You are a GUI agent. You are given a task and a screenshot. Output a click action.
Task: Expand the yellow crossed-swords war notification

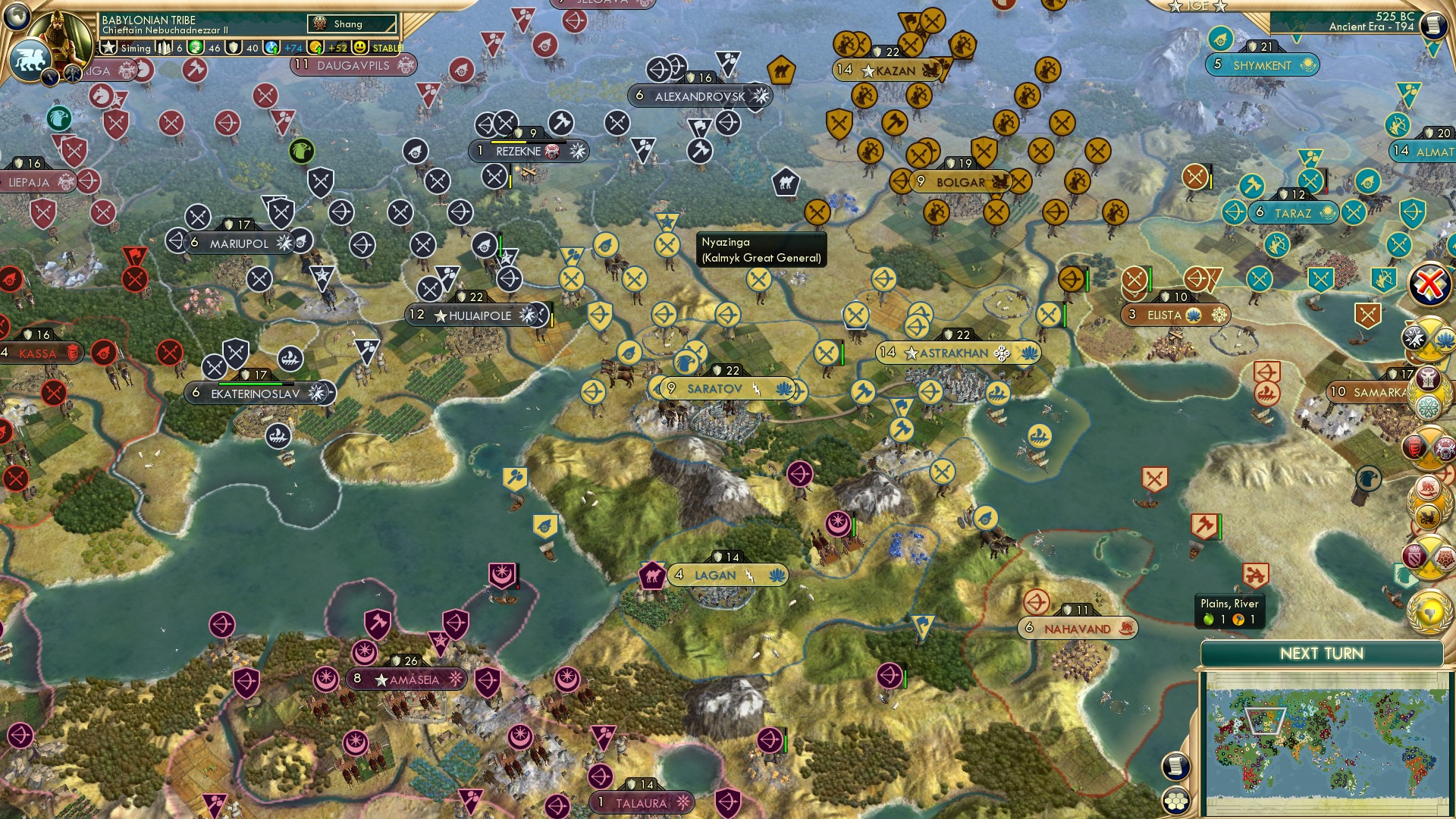pyautogui.click(x=1429, y=338)
